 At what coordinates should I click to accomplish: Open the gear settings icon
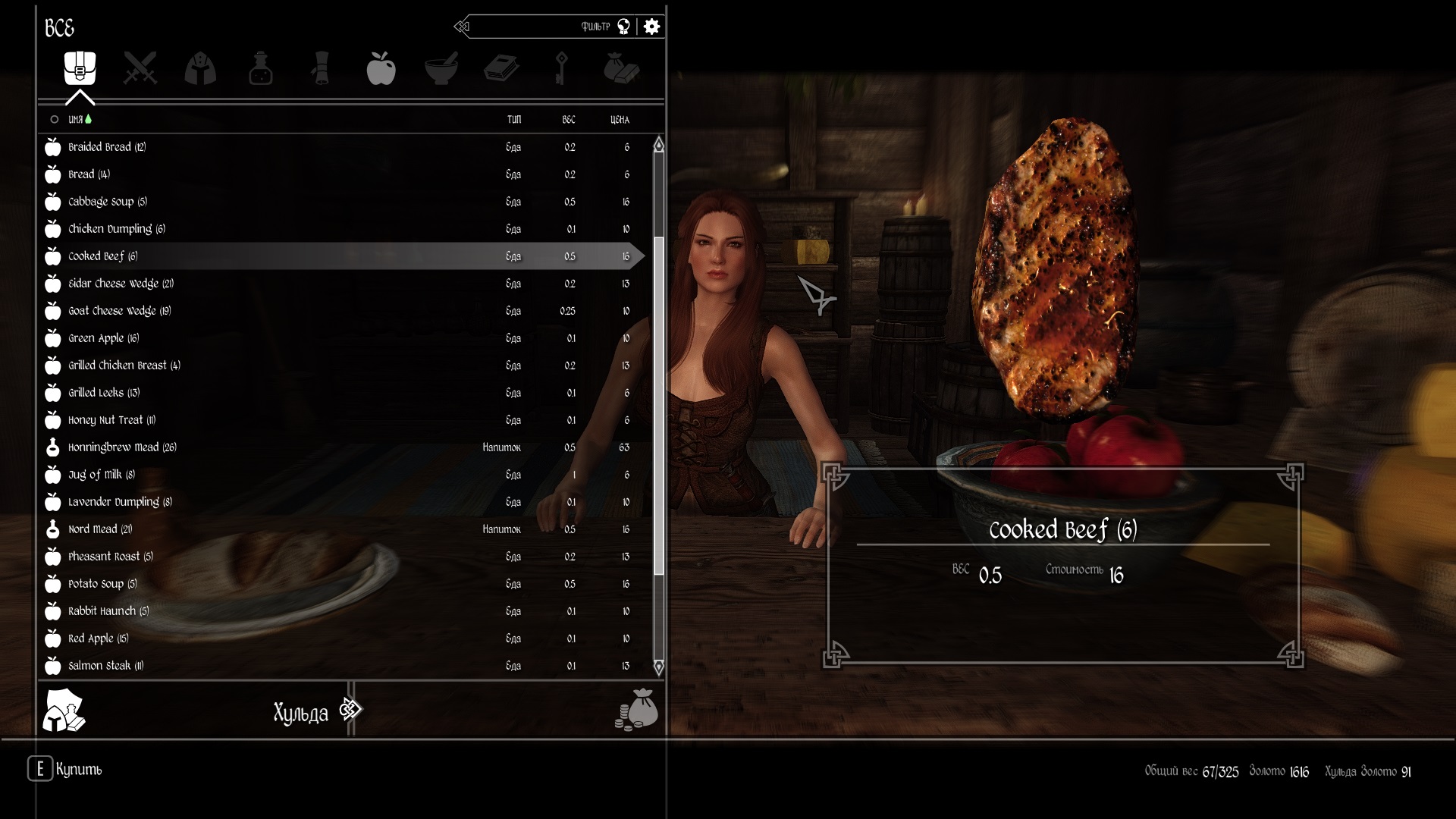pos(651,27)
